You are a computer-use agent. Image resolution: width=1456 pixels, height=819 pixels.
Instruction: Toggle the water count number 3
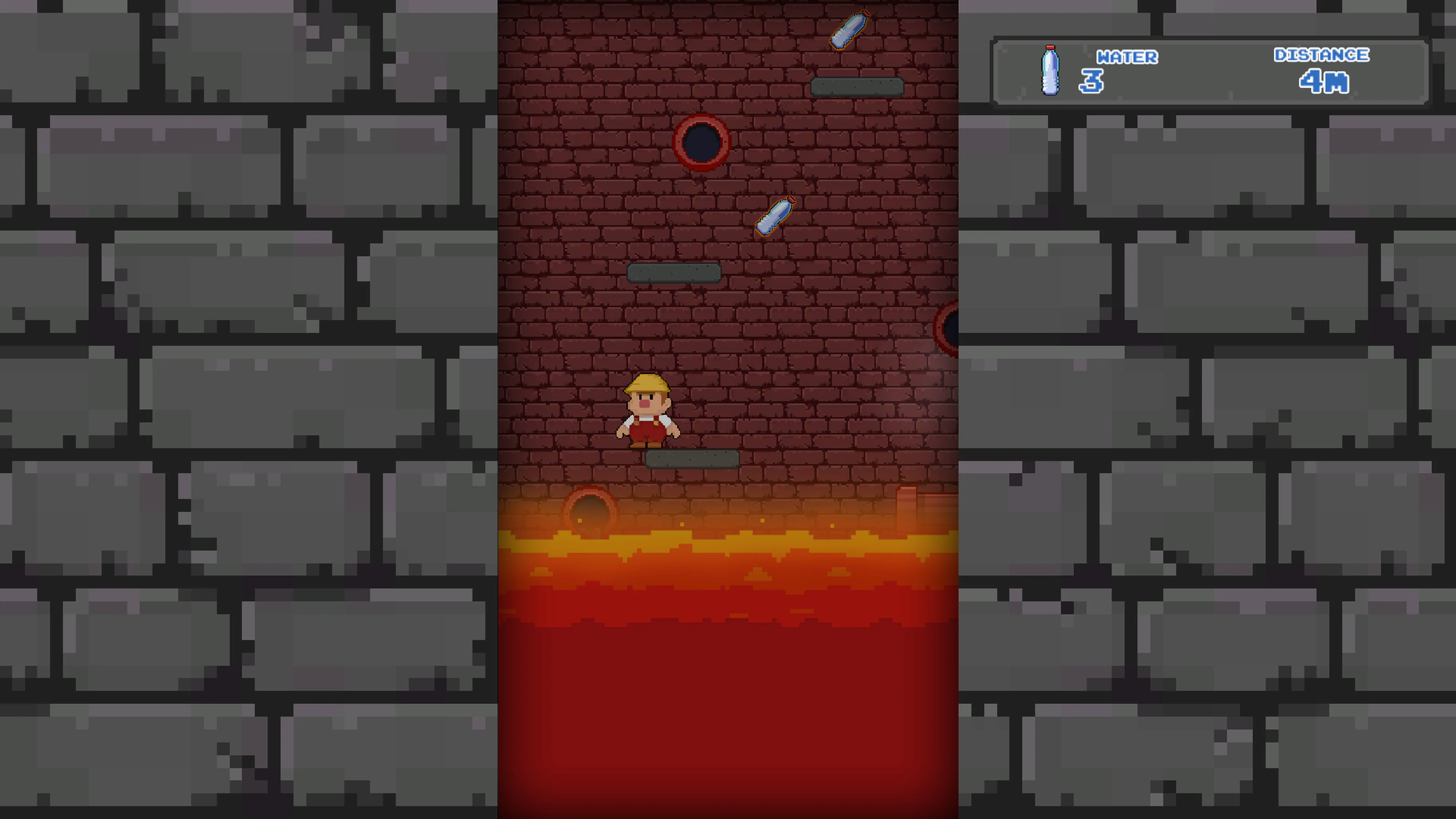1091,82
